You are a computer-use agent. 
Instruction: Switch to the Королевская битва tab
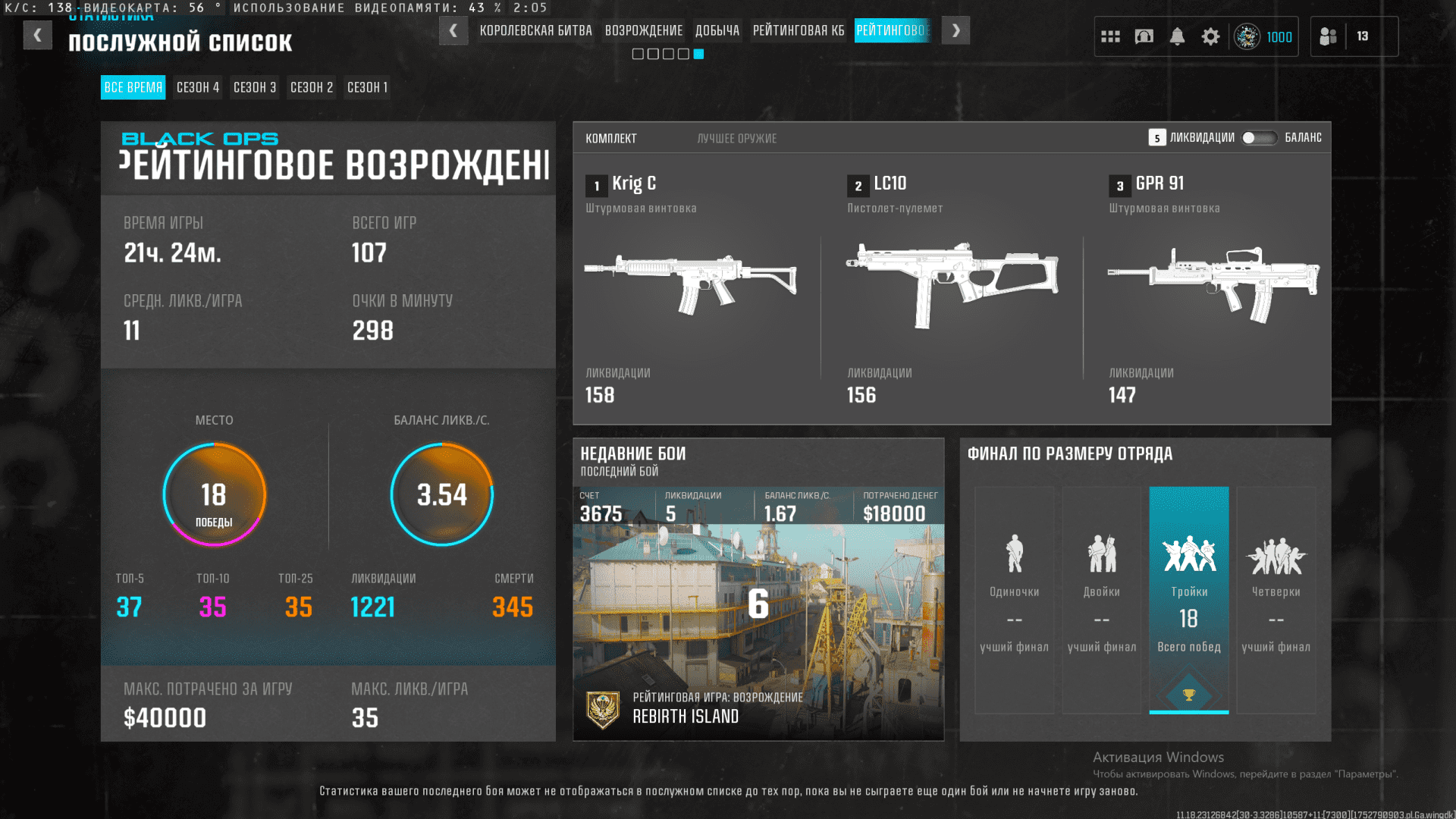(x=535, y=31)
